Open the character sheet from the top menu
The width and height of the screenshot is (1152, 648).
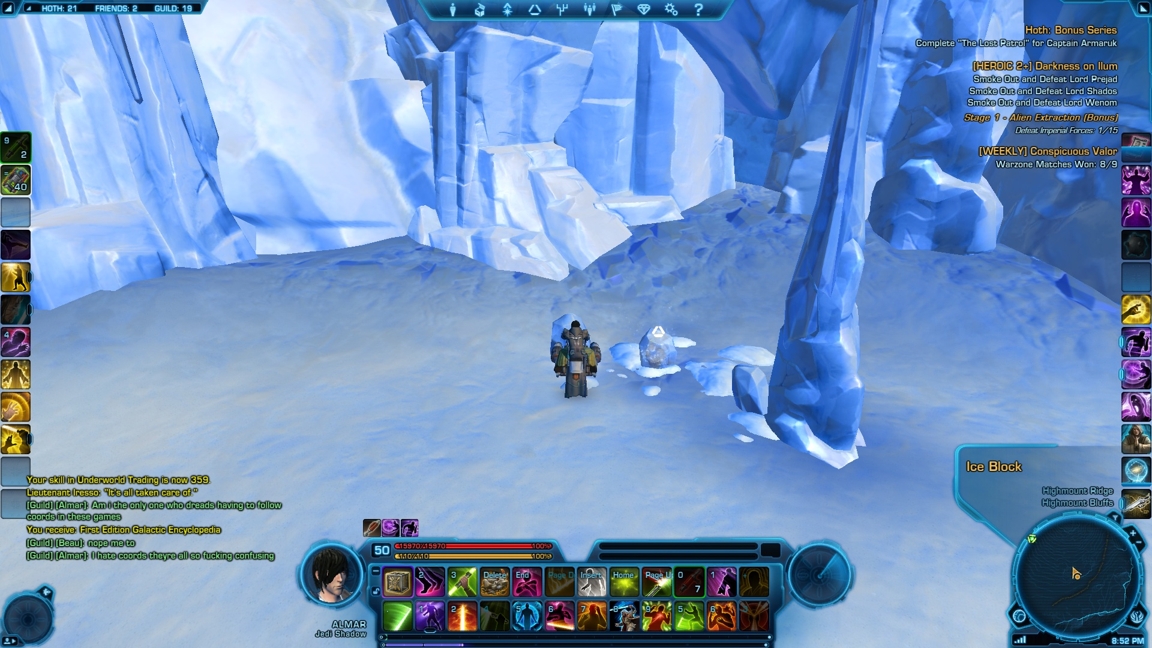[x=452, y=10]
